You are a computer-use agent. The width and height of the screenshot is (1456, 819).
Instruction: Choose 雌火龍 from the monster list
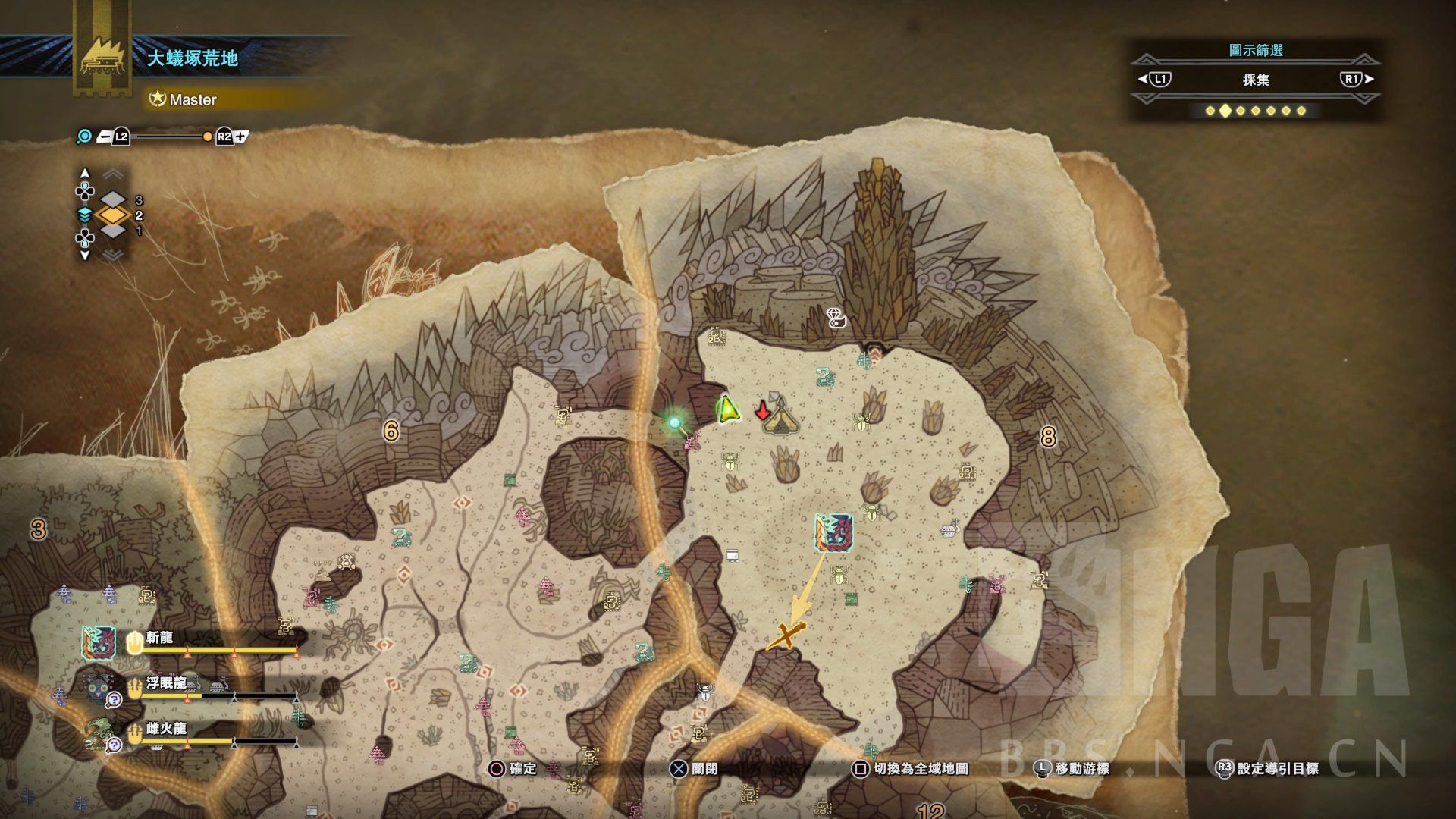pyautogui.click(x=166, y=728)
